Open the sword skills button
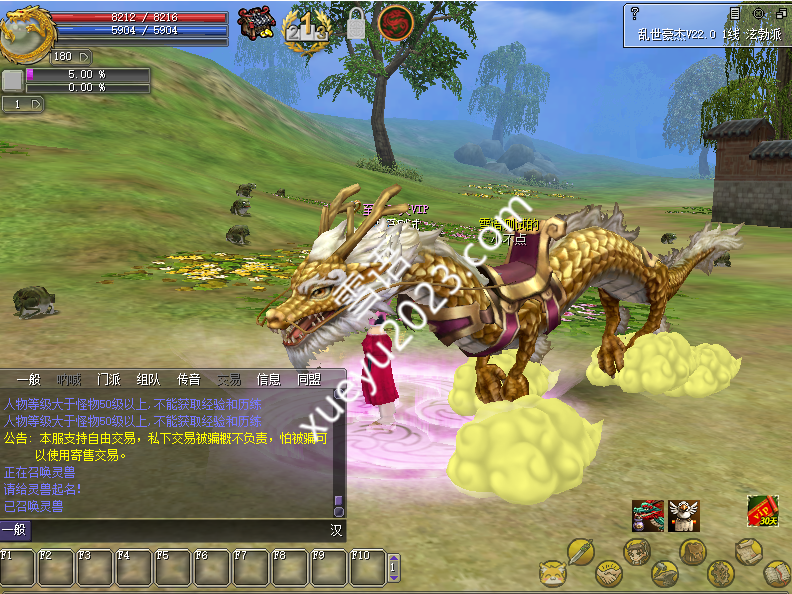Screen dimensions: 792x594 point(581,552)
